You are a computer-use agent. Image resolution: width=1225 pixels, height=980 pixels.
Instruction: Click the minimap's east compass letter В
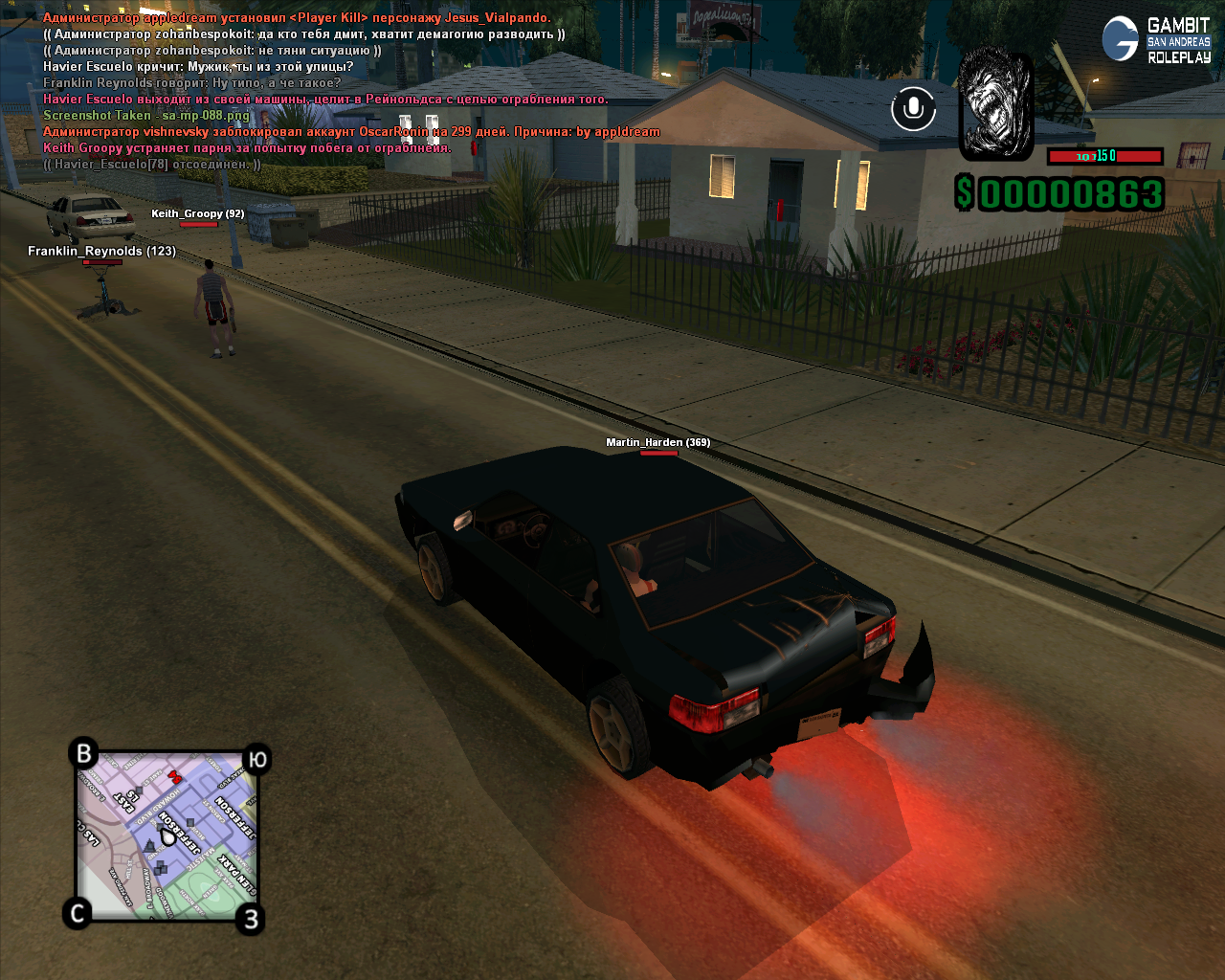point(84,753)
